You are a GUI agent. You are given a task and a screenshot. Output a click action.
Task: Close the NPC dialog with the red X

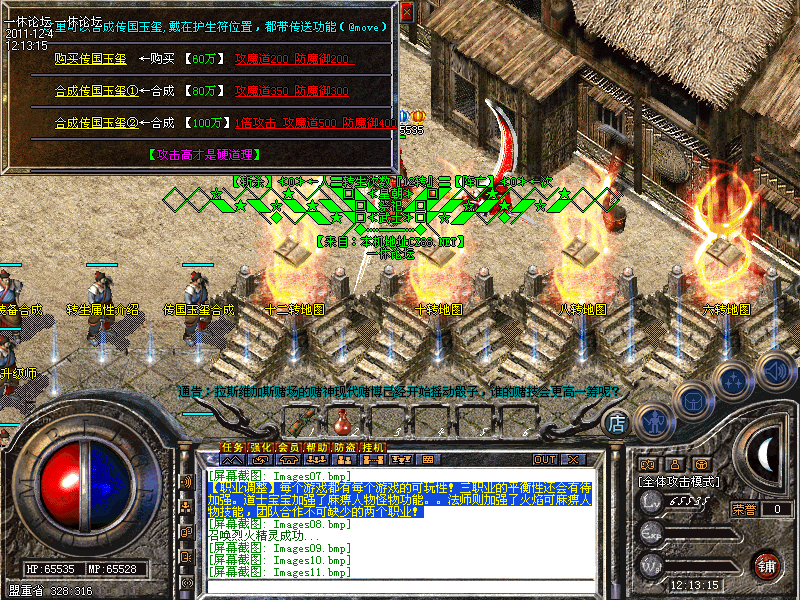tap(406, 13)
